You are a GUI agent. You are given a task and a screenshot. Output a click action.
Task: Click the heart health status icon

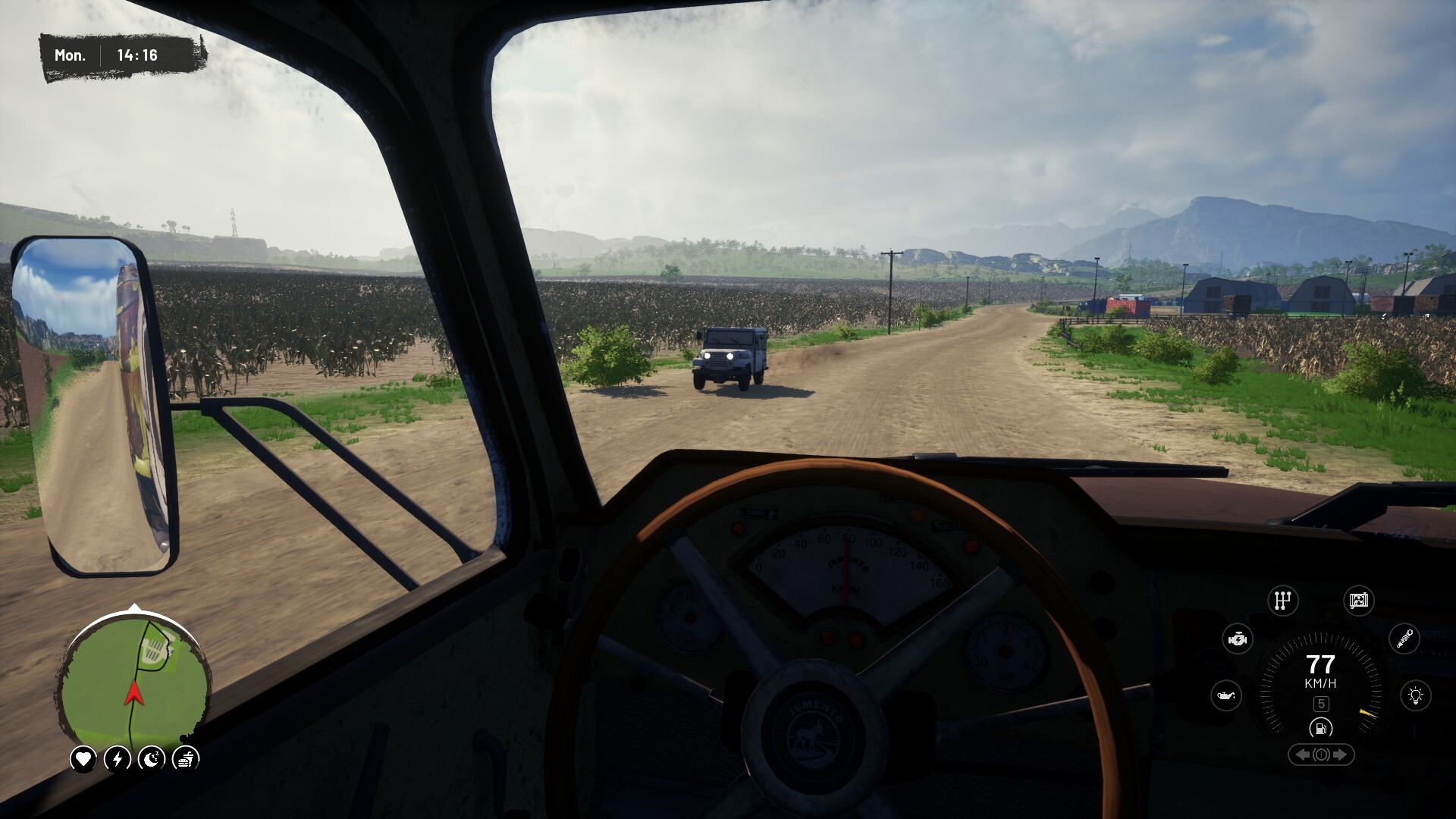[x=83, y=758]
